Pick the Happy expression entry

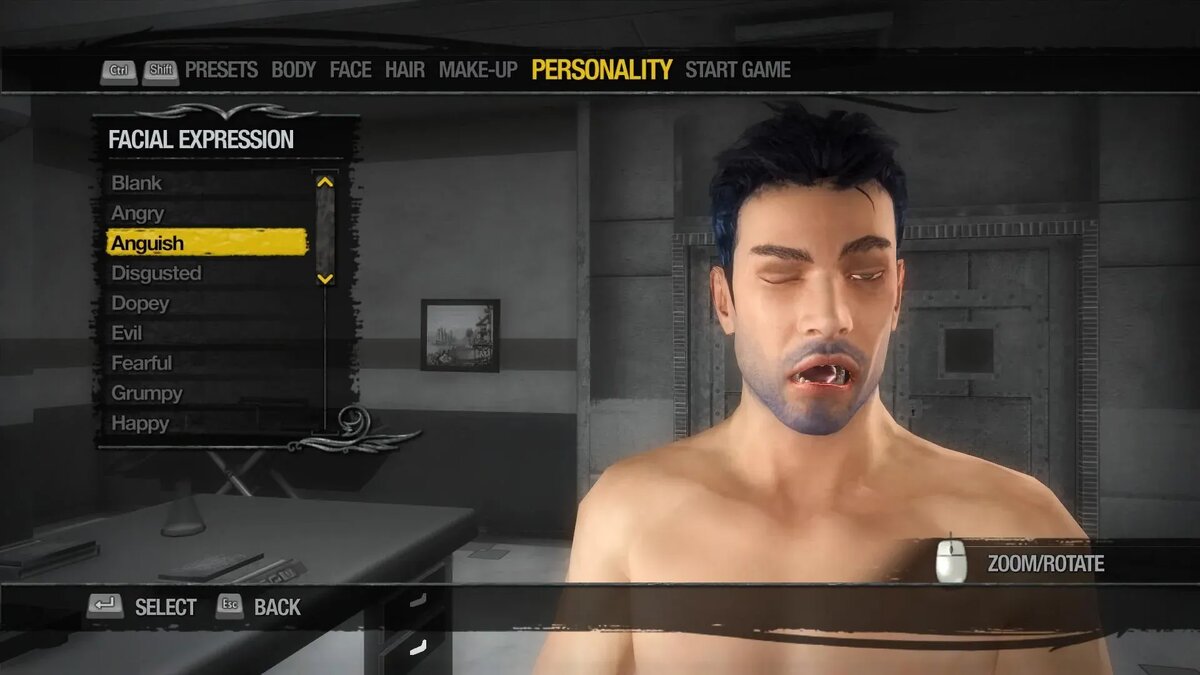coord(140,423)
